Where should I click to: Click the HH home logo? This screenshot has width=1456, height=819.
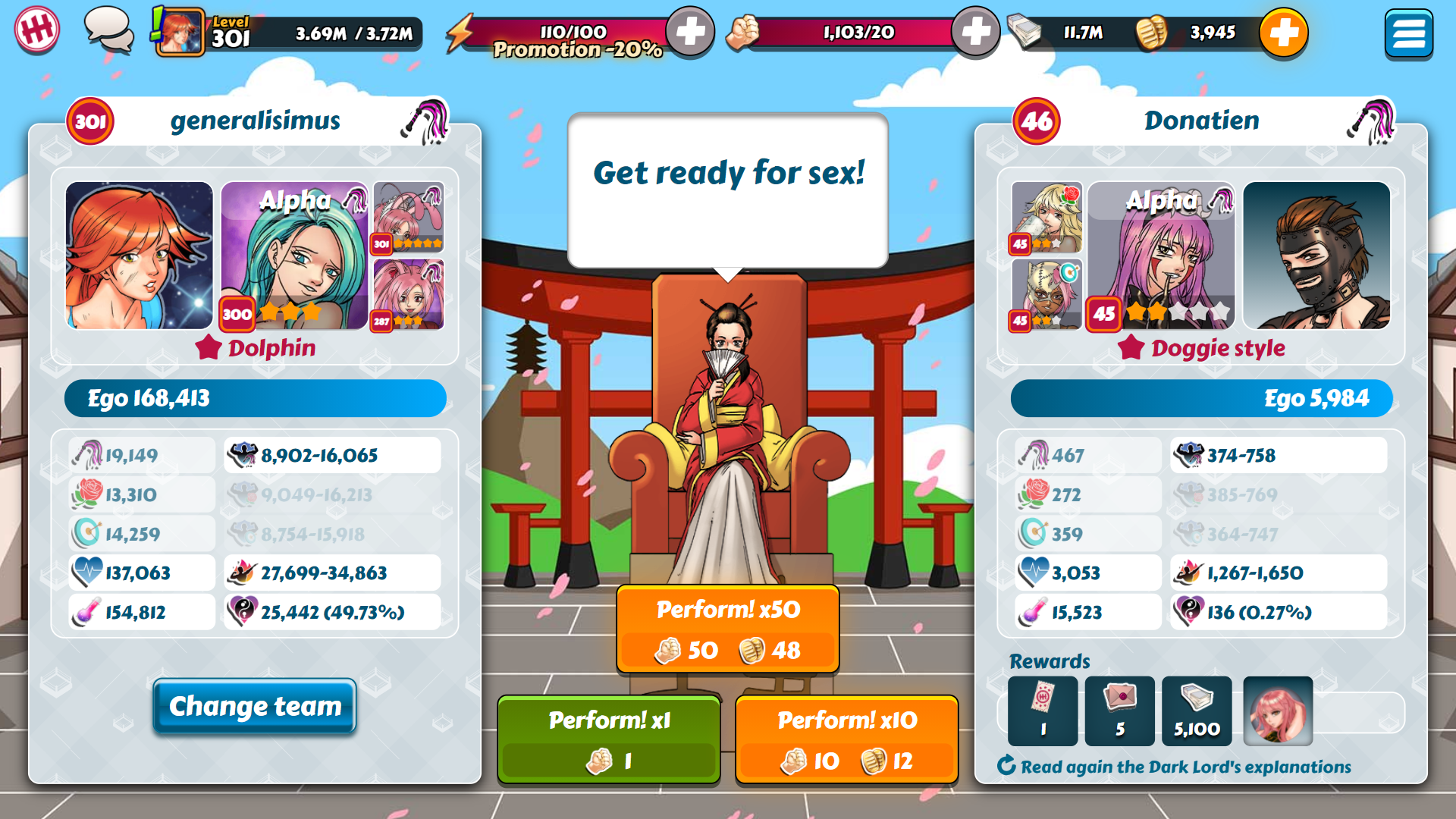tap(36, 30)
